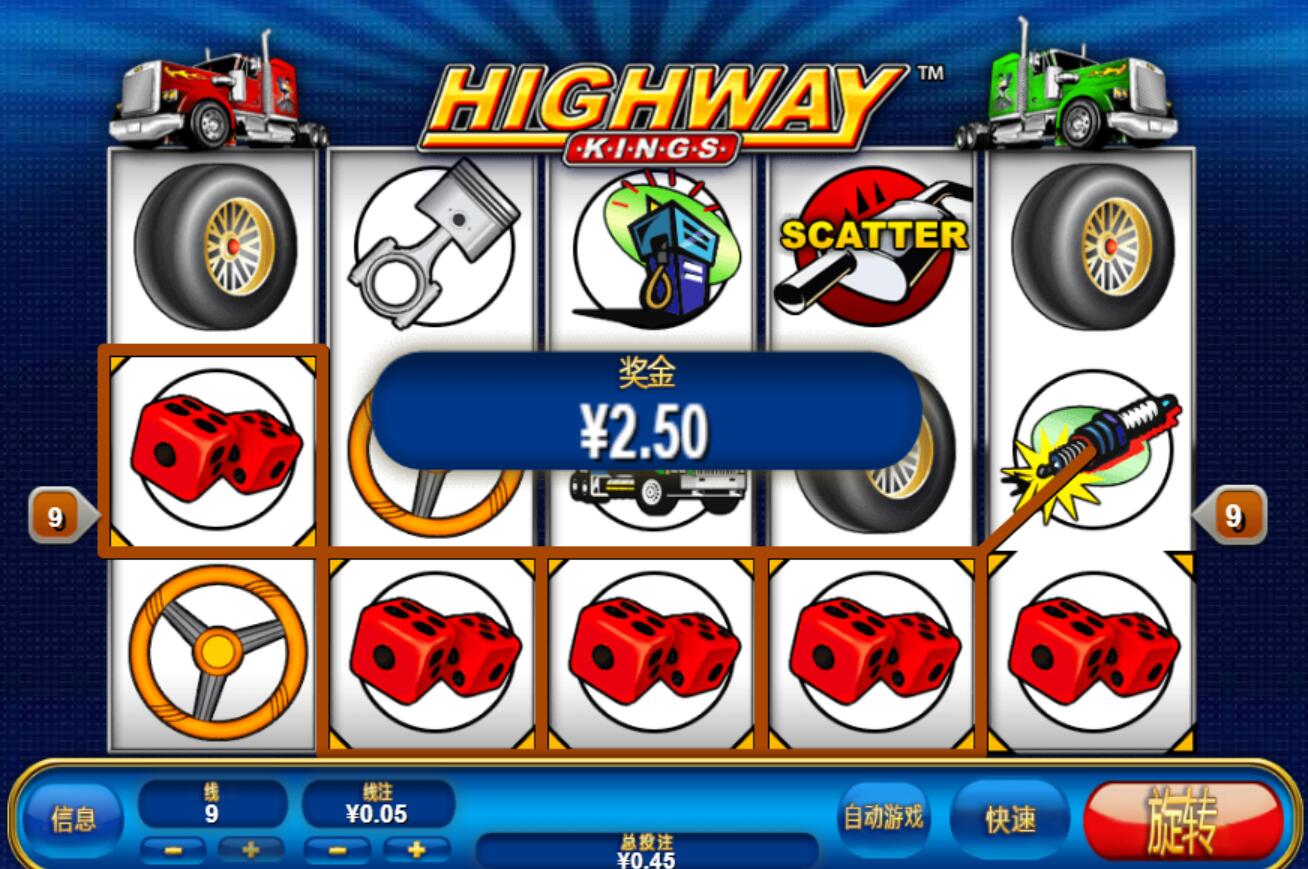Lower the line bet (线注) amount
Screen dimensions: 1308x869
click(337, 850)
